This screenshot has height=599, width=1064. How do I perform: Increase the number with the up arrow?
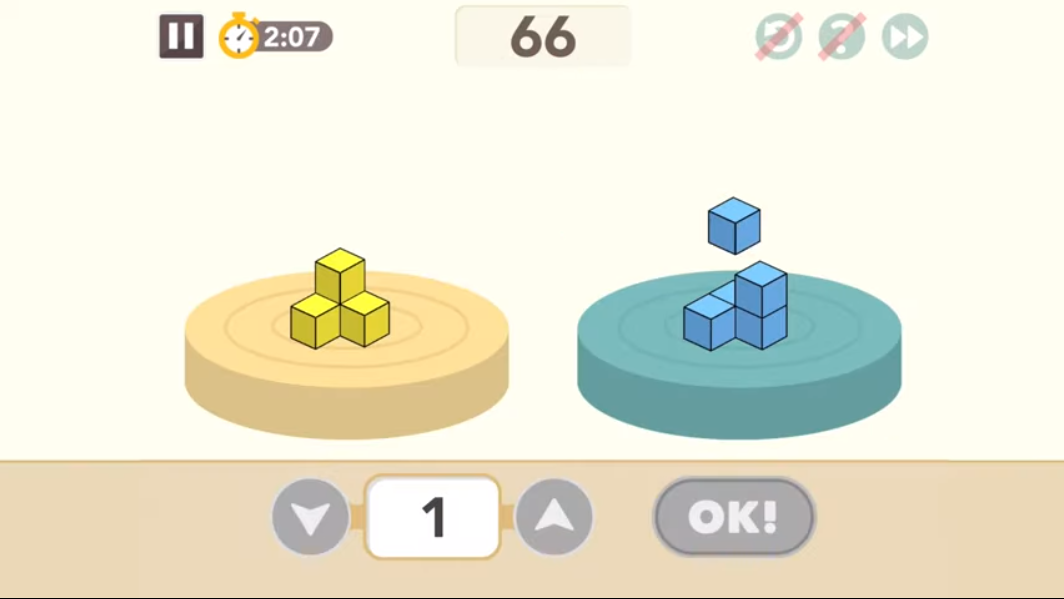(x=555, y=517)
